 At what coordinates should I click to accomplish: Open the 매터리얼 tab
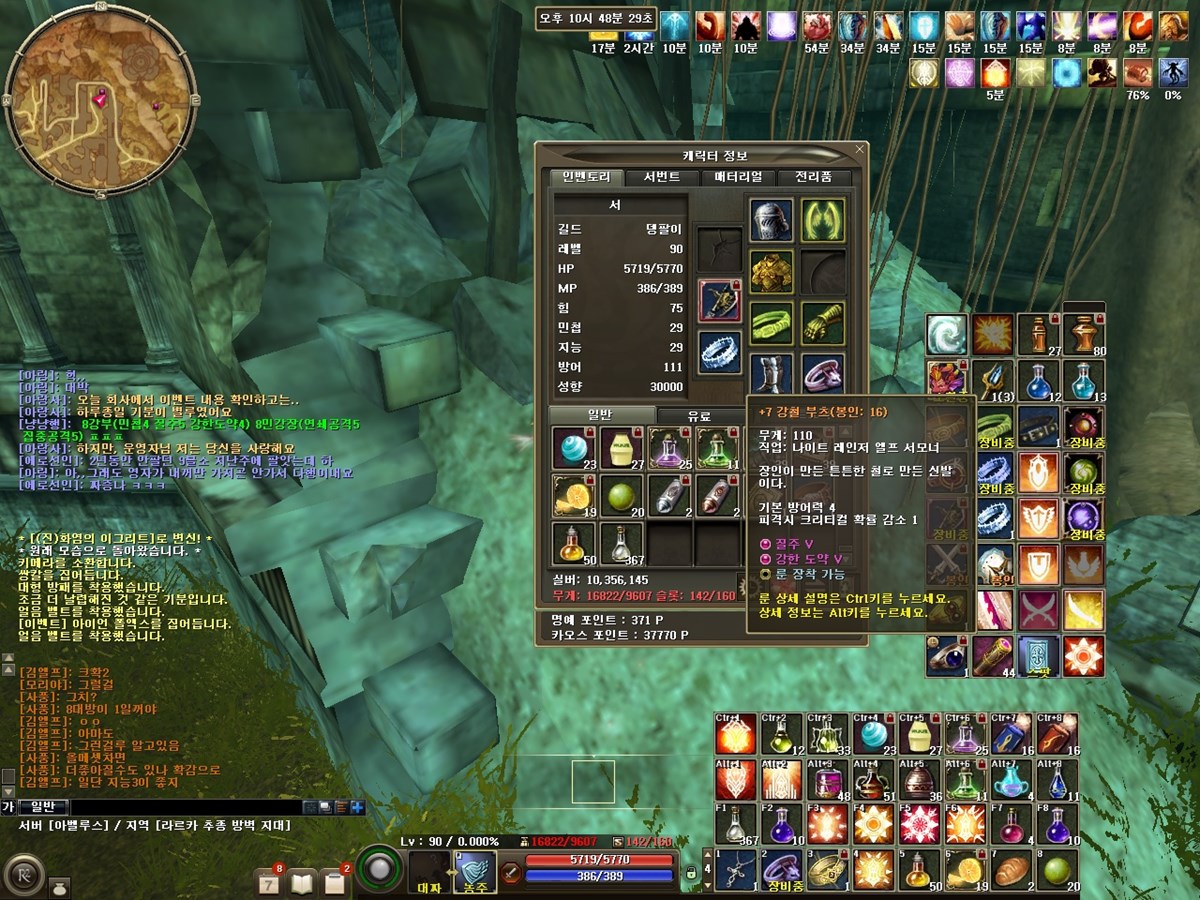click(737, 177)
